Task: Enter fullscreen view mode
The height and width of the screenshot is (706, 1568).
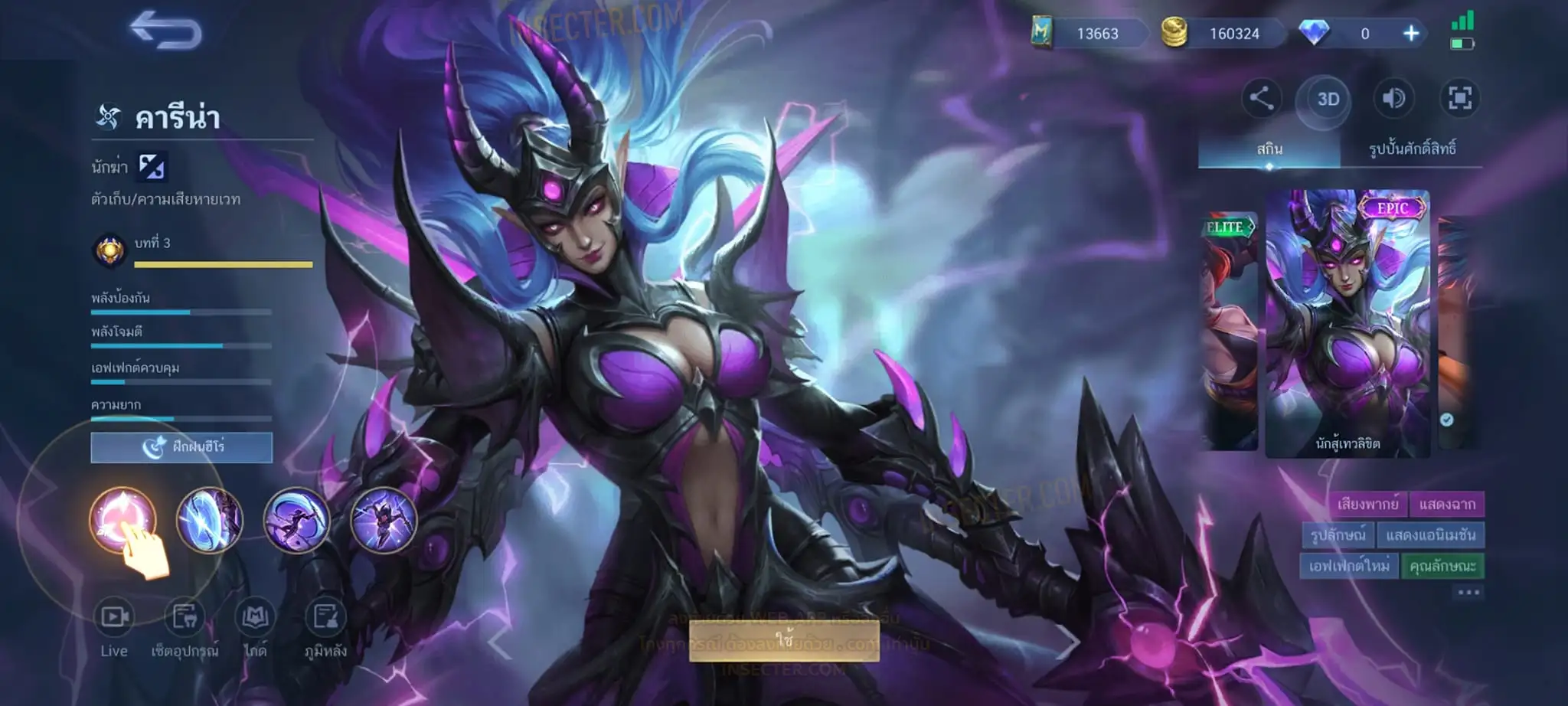Action: pyautogui.click(x=1459, y=99)
